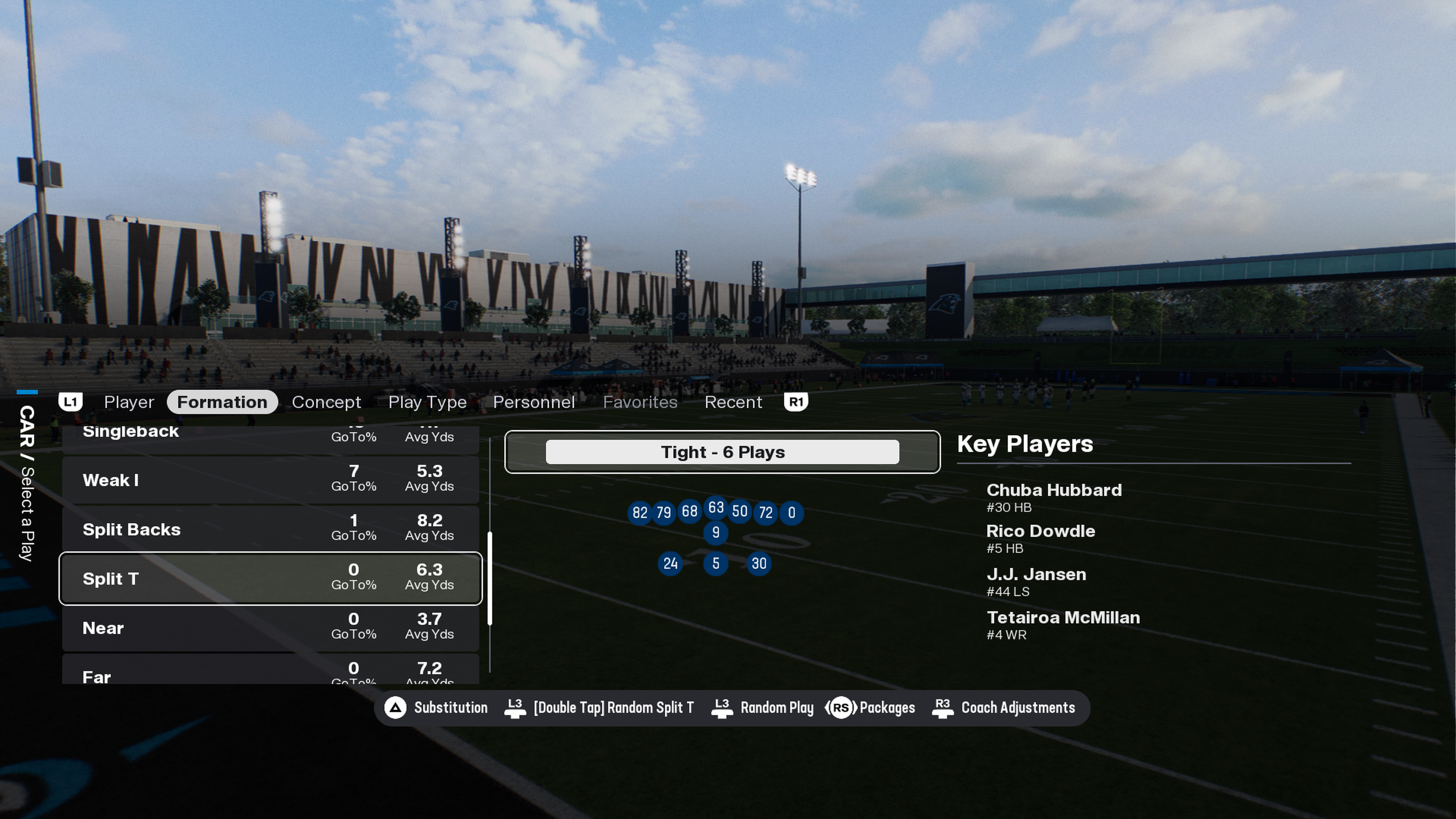
Task: Choose the Split T formation row
Action: [x=270, y=578]
